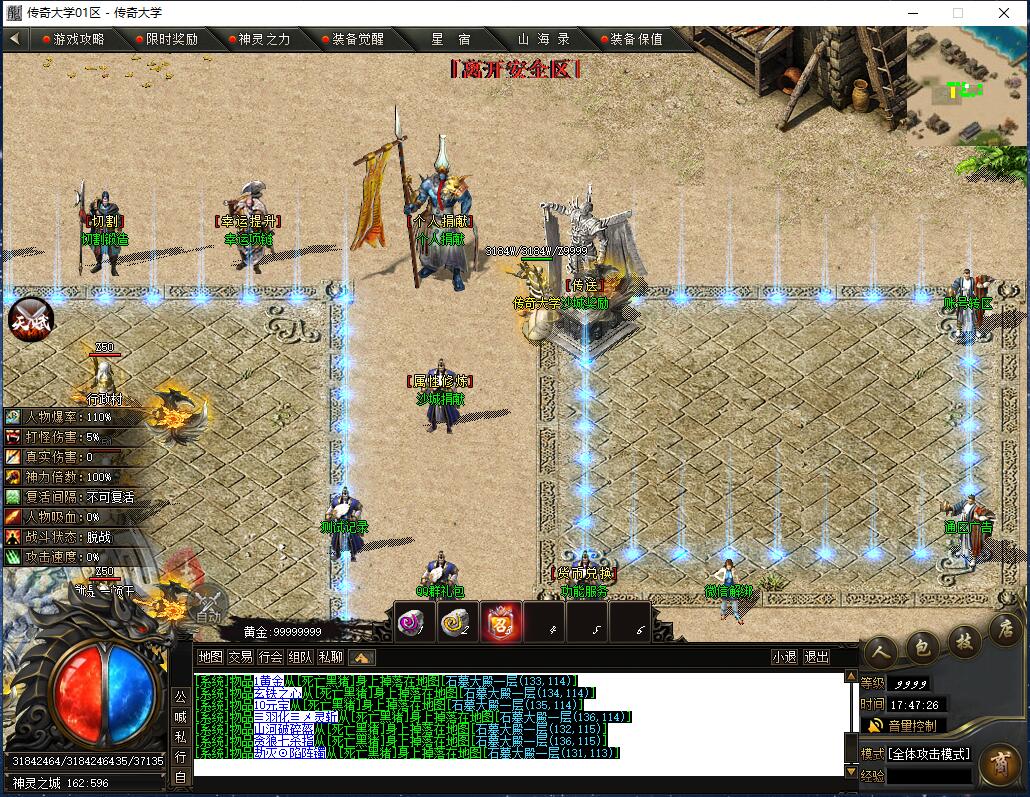This screenshot has width=1030, height=797.
Task: Click the 退出 exit button
Action: click(x=817, y=657)
